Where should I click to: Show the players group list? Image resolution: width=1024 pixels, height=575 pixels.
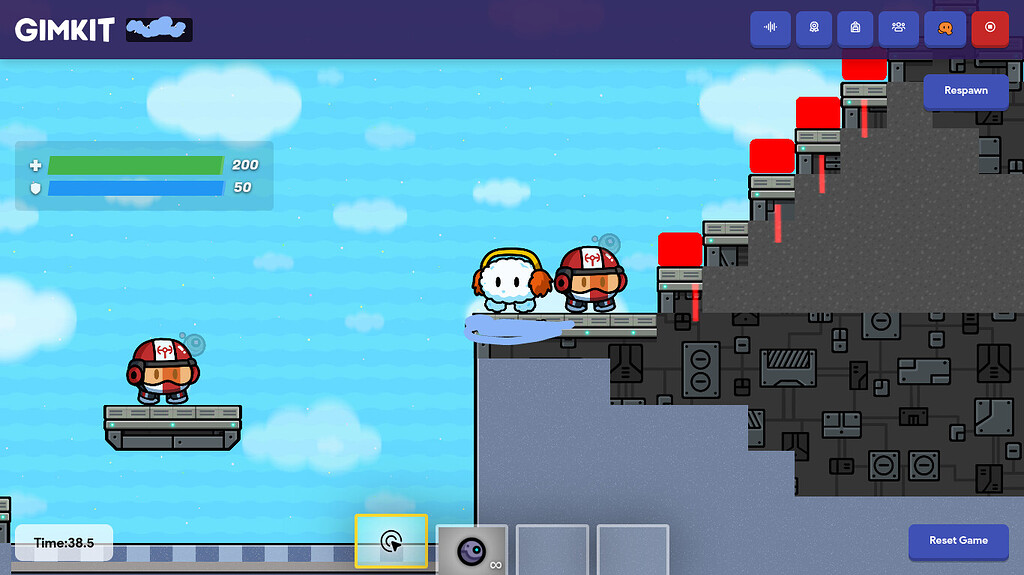point(898,28)
